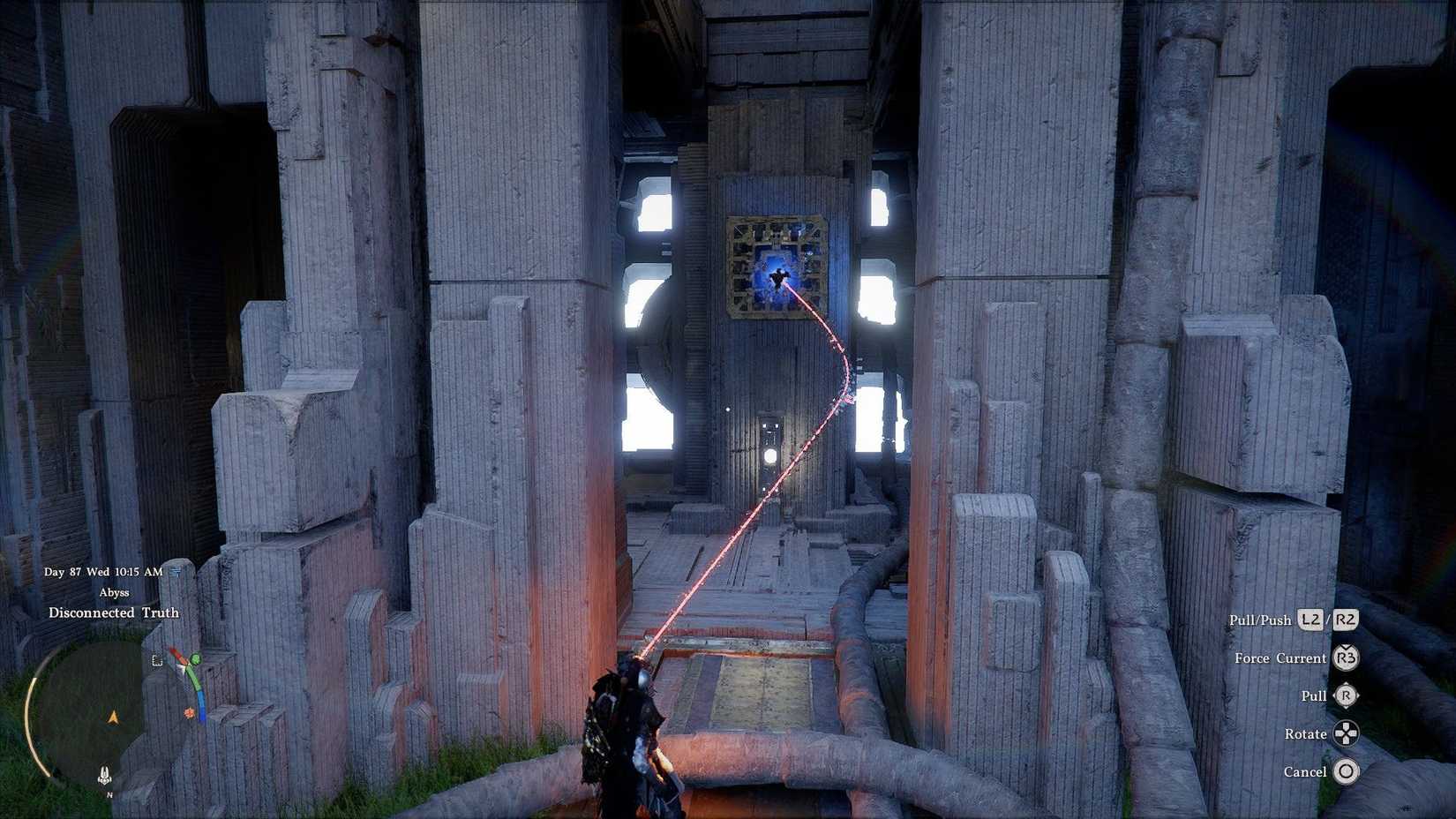
Task: Expand the Abyss location label
Action: pos(114,592)
